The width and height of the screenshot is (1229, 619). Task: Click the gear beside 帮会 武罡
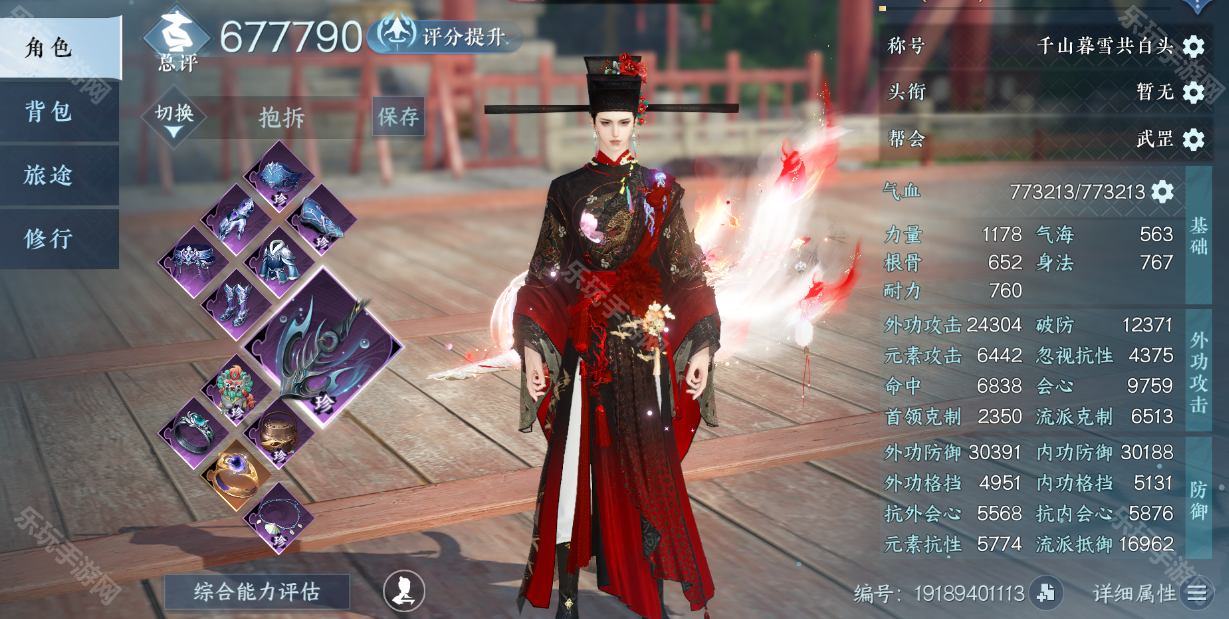click(1193, 139)
